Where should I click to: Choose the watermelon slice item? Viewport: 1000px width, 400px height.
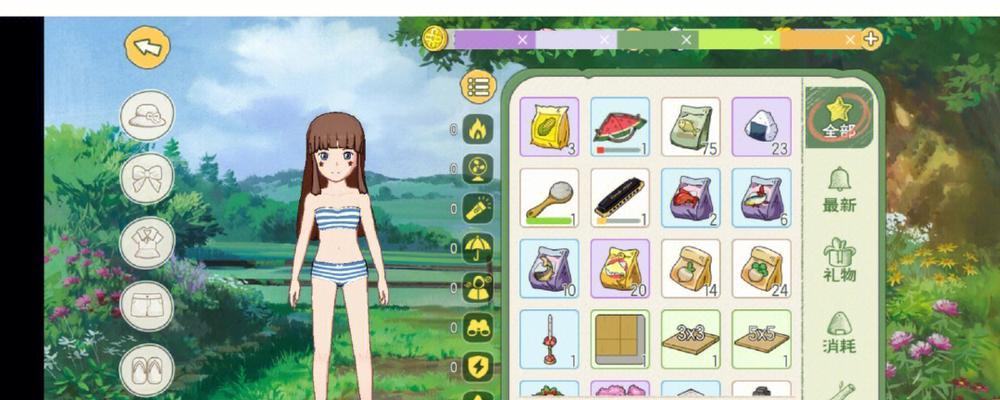pos(620,127)
